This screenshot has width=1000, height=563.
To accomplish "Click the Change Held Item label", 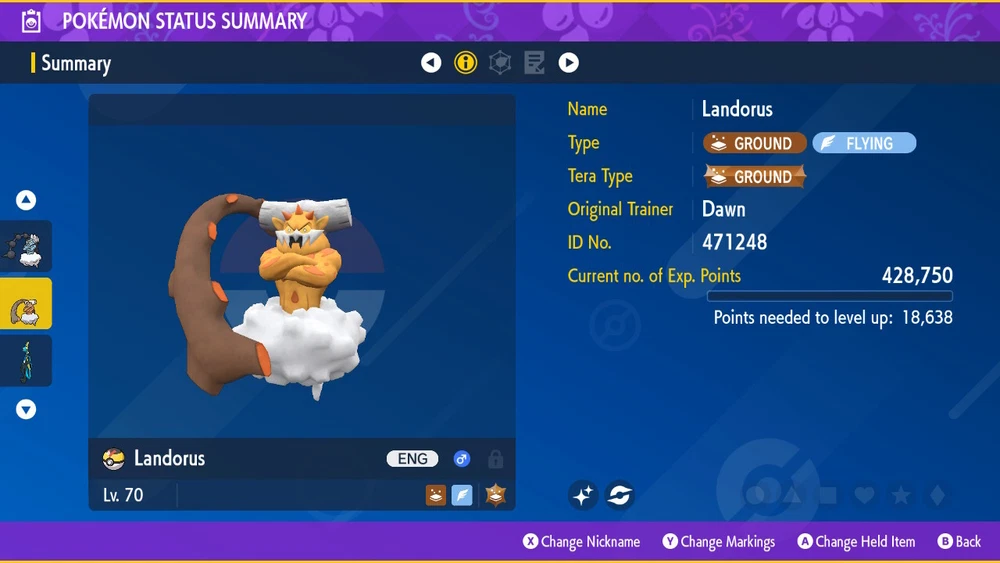I will (865, 542).
